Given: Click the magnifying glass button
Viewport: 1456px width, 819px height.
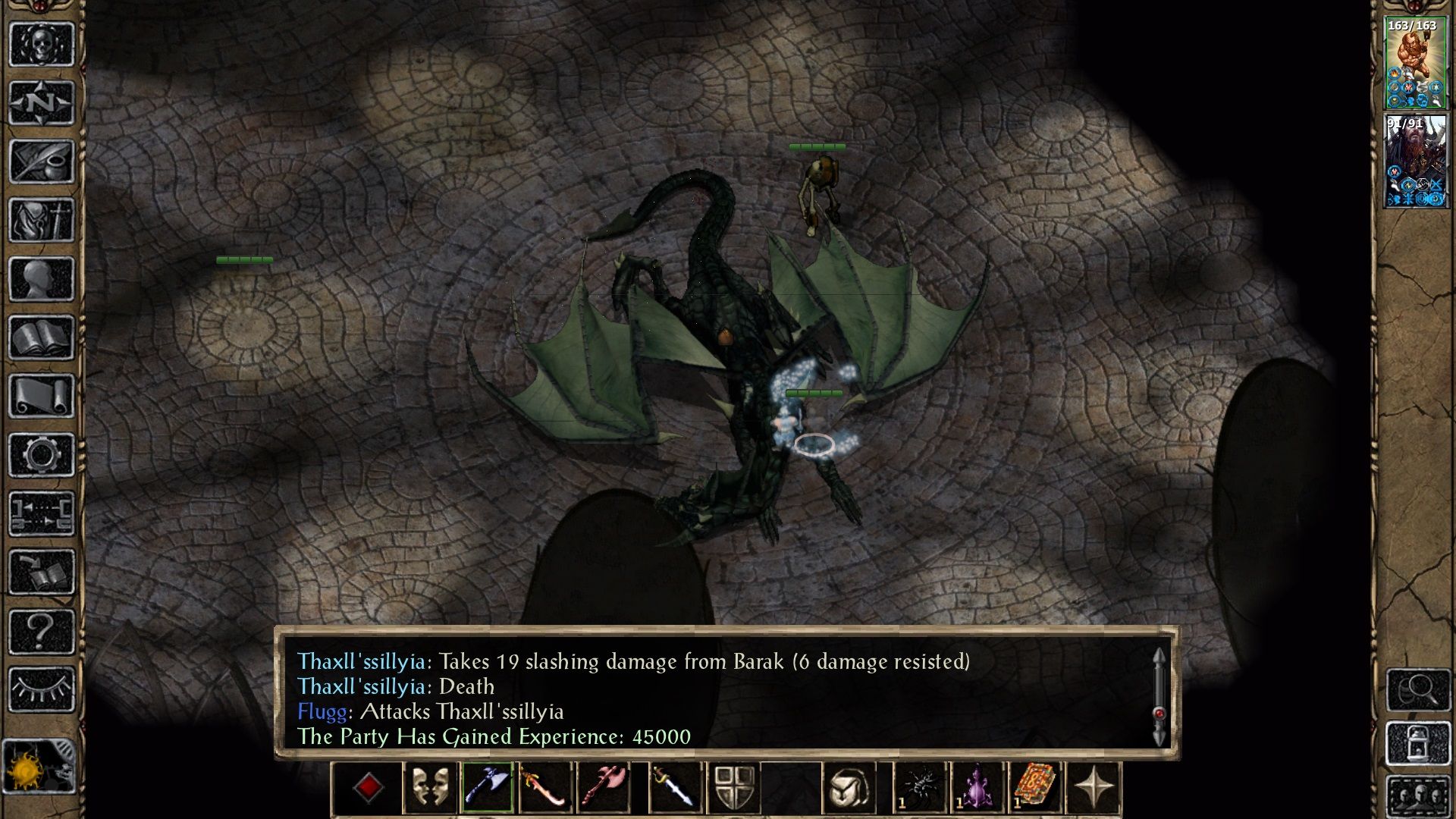Looking at the screenshot, I should click(1417, 690).
